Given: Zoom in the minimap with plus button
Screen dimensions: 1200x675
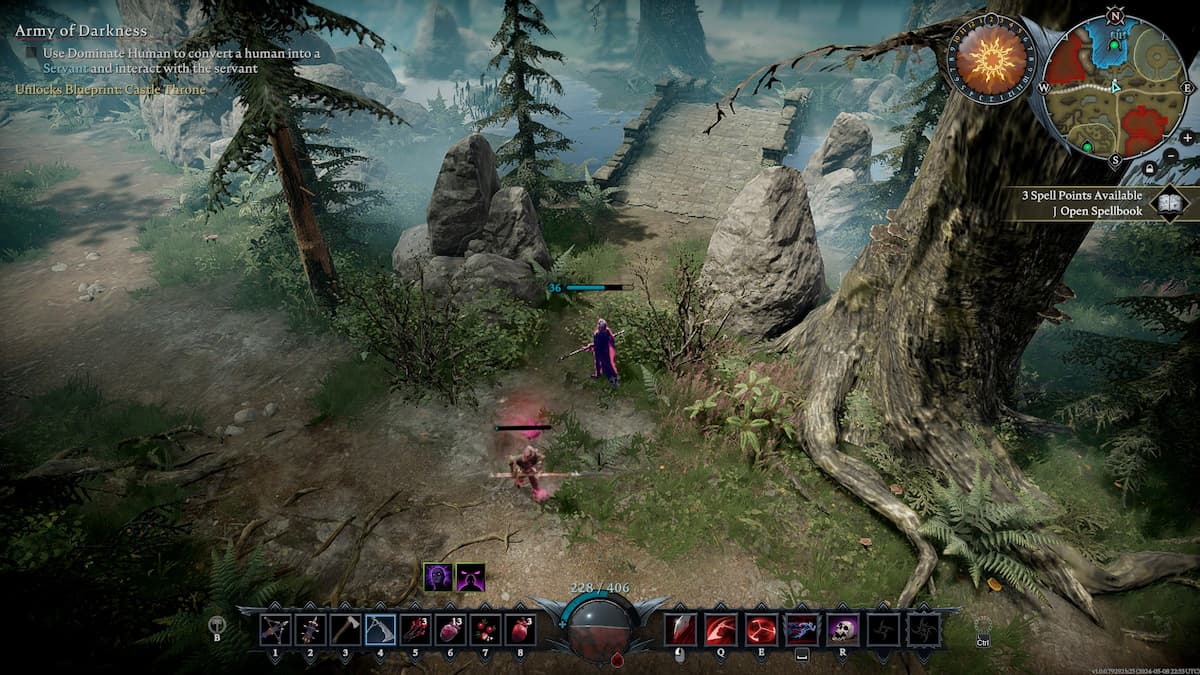Looking at the screenshot, I should pos(1187,138).
